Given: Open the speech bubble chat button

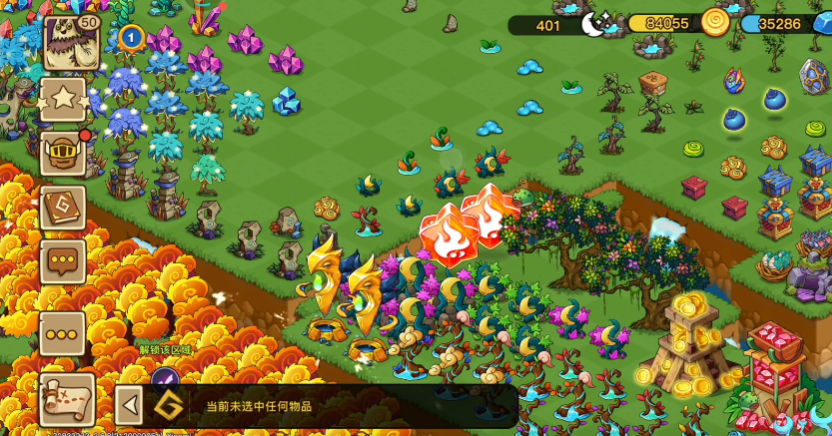Looking at the screenshot, I should click(62, 261).
